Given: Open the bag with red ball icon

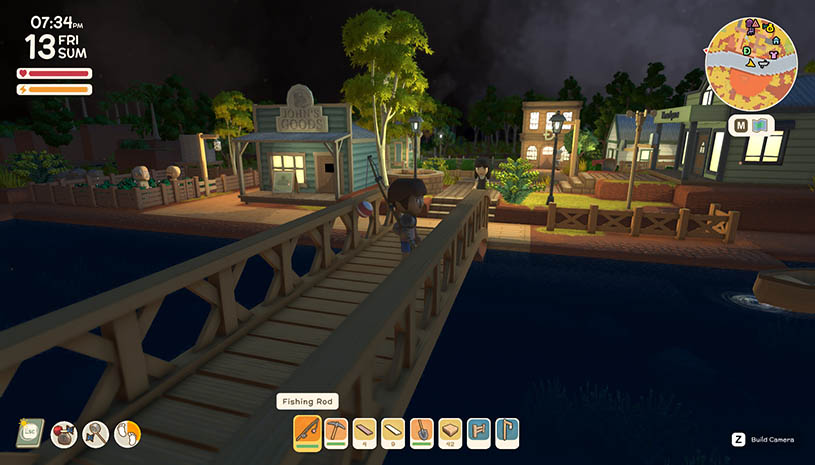Looking at the screenshot, I should point(64,433).
